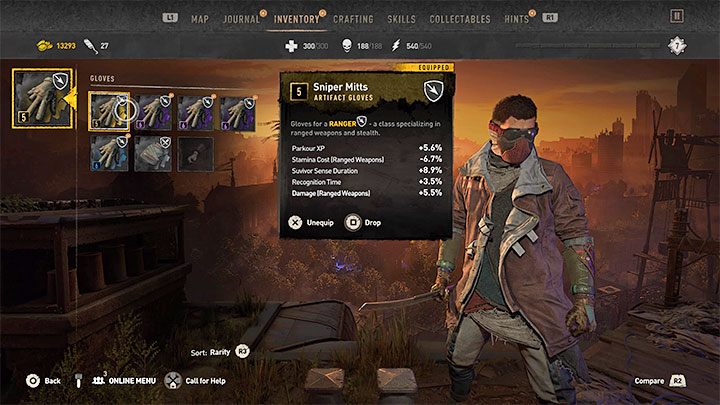Pick the gray bandaged gloves with crossed-swords badge

(152, 153)
